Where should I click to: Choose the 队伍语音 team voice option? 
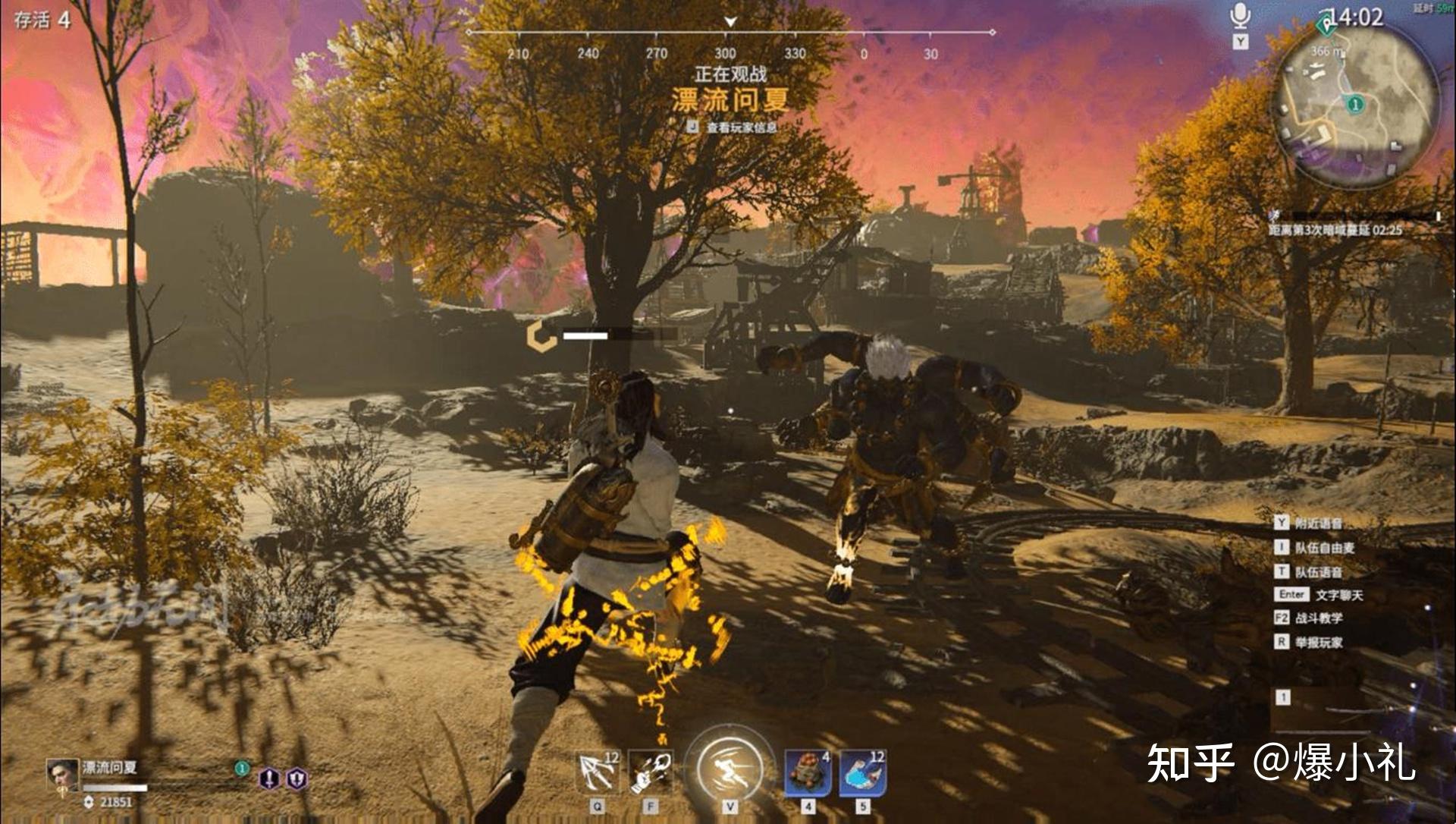point(1318,571)
